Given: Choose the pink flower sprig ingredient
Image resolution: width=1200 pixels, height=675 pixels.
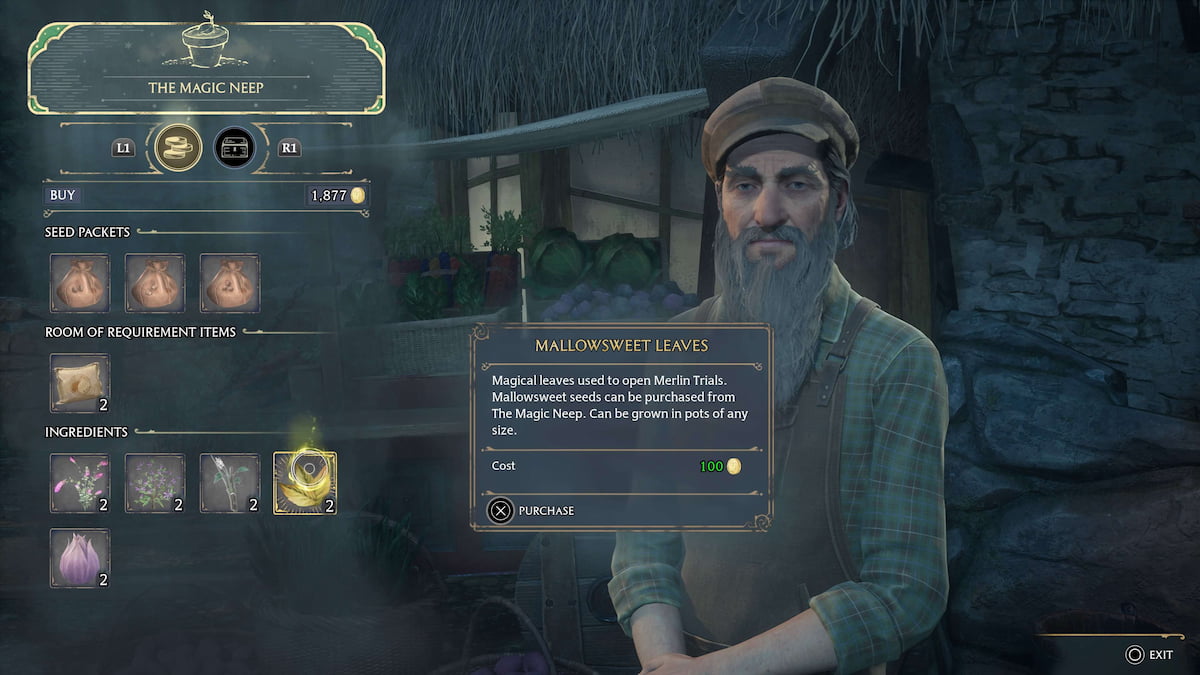Looking at the screenshot, I should (80, 483).
